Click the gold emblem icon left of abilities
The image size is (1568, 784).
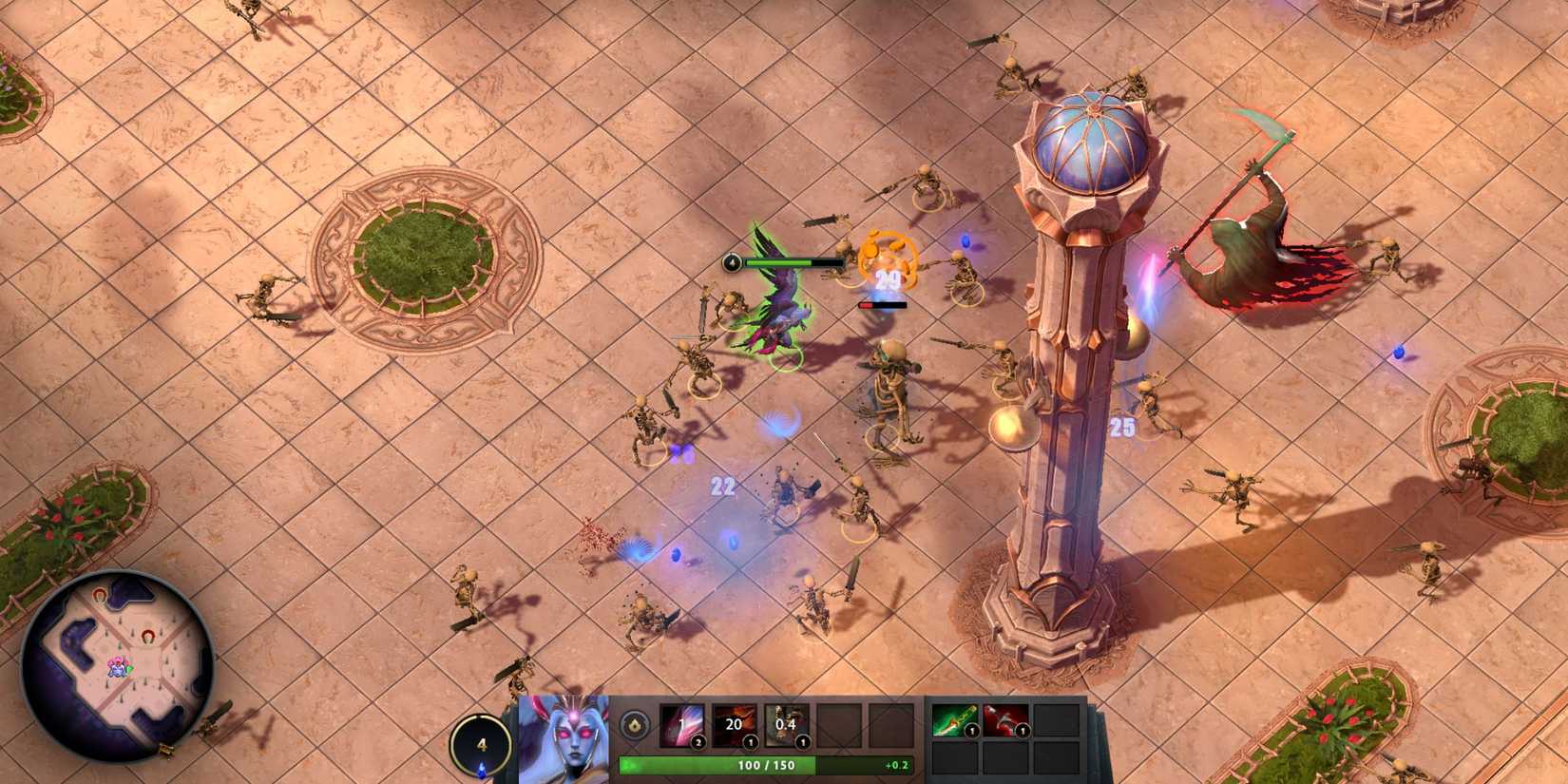point(637,726)
